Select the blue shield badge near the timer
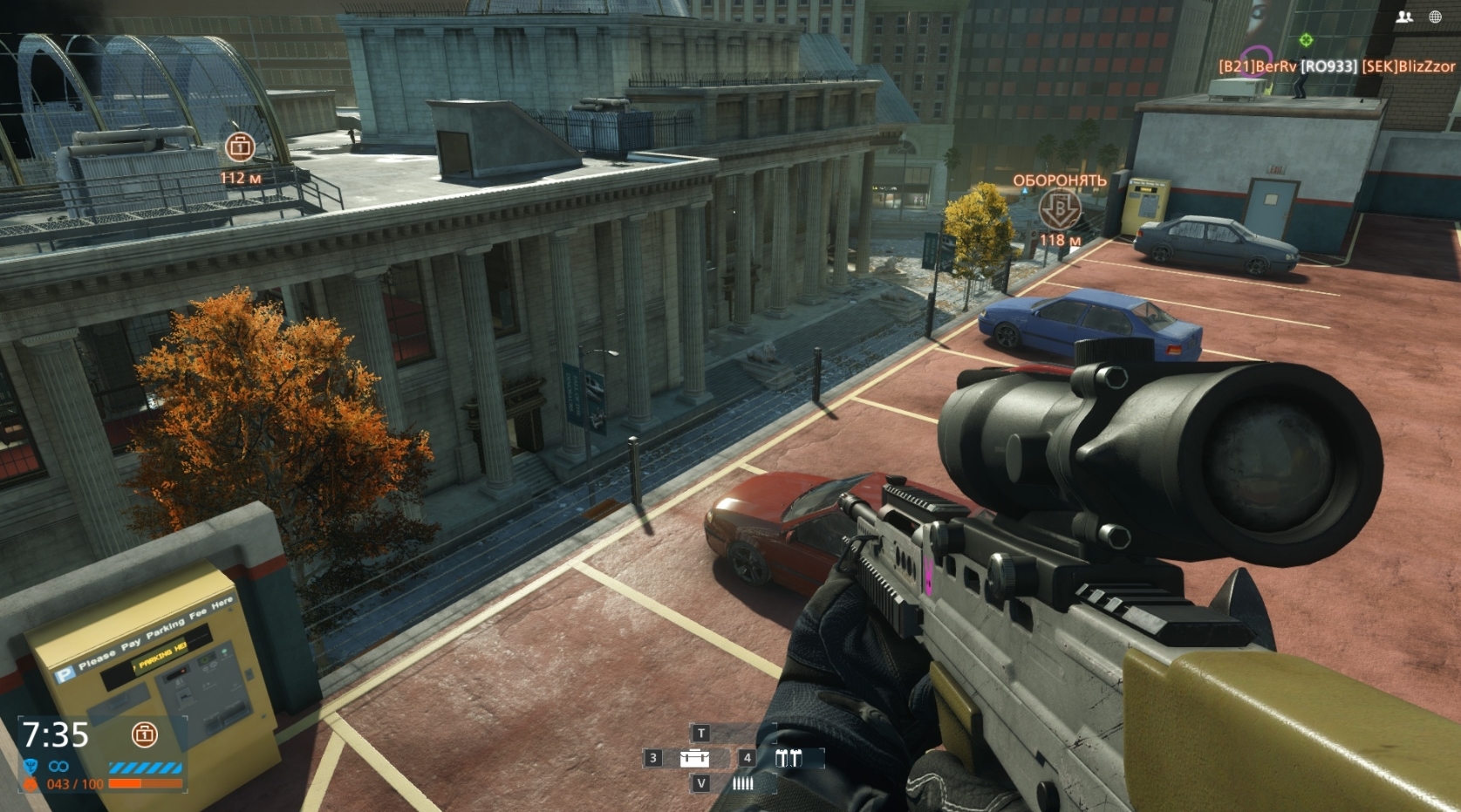The width and height of the screenshot is (1461, 812). click(31, 766)
